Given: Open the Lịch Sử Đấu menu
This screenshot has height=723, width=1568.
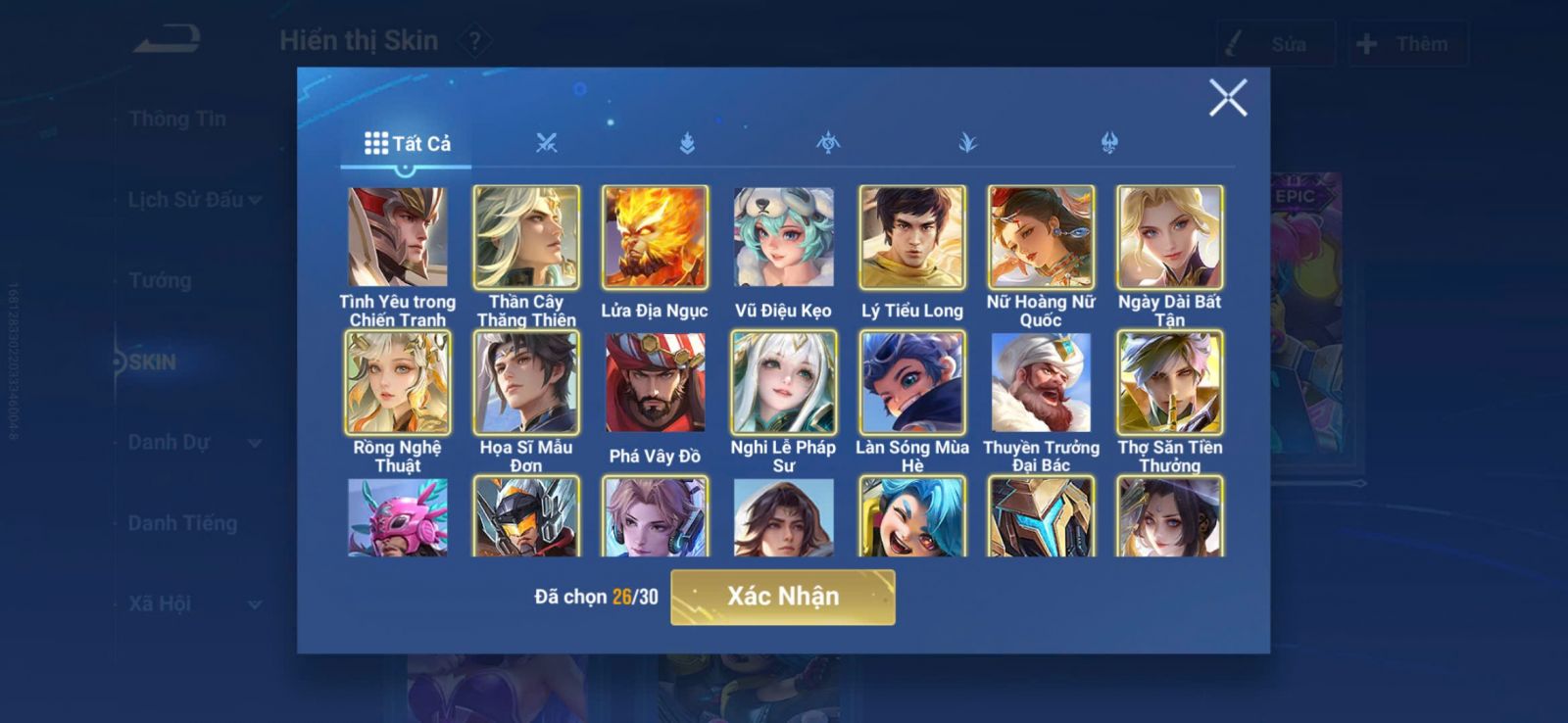Looking at the screenshot, I should coord(194,200).
